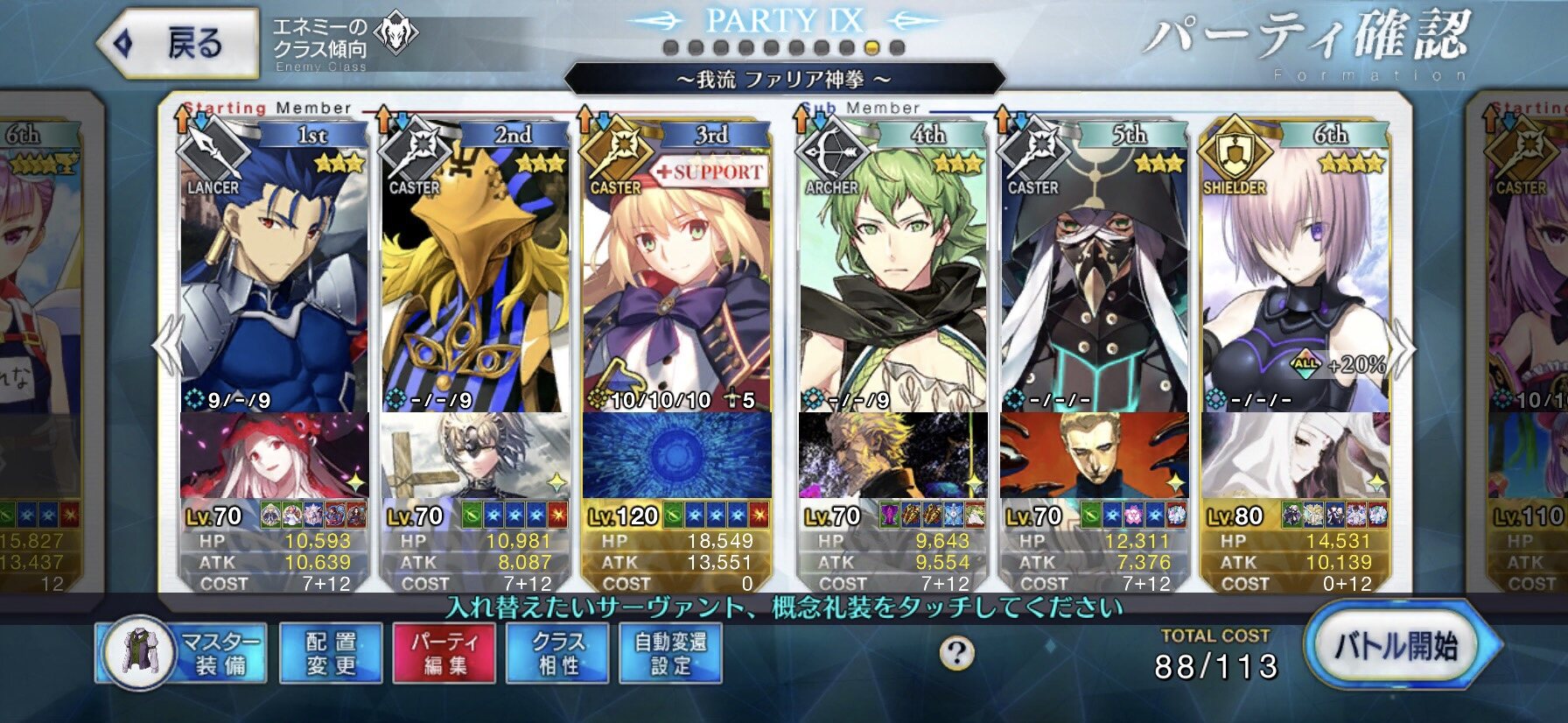The width and height of the screenshot is (1568, 723).
Task: Open 配置変更 formation change
Action: 331,653
